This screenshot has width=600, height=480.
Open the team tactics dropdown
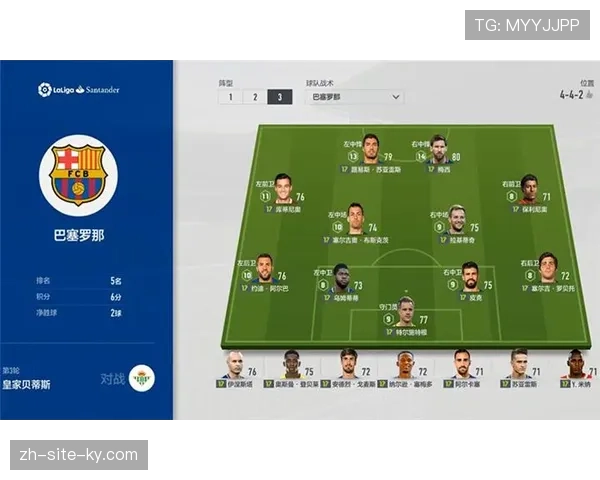click(x=354, y=97)
